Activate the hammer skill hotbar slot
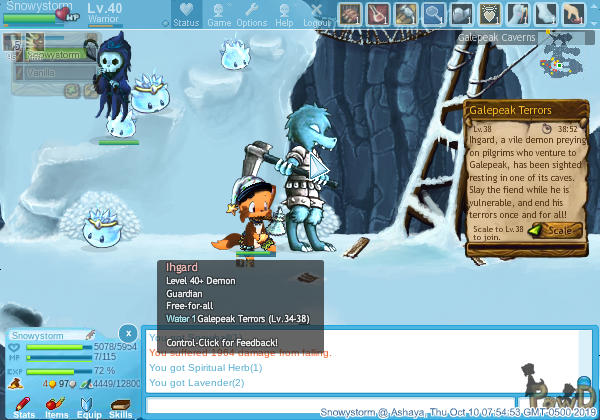Screen dimensions: 600x420 (406, 14)
